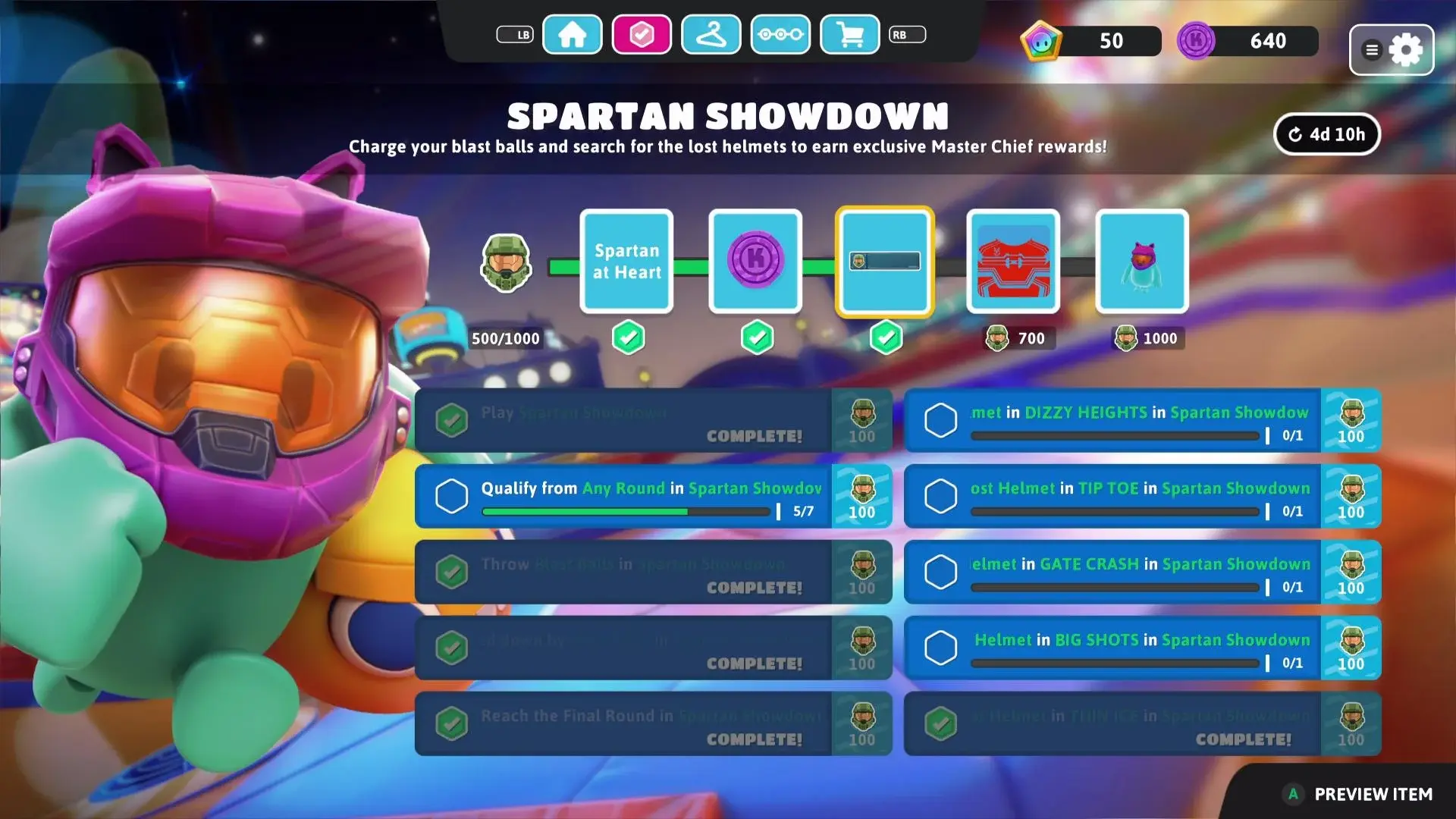Select the DIZZY HEIGHTS helmet challenge
The image size is (1456, 819).
coord(1141,421)
